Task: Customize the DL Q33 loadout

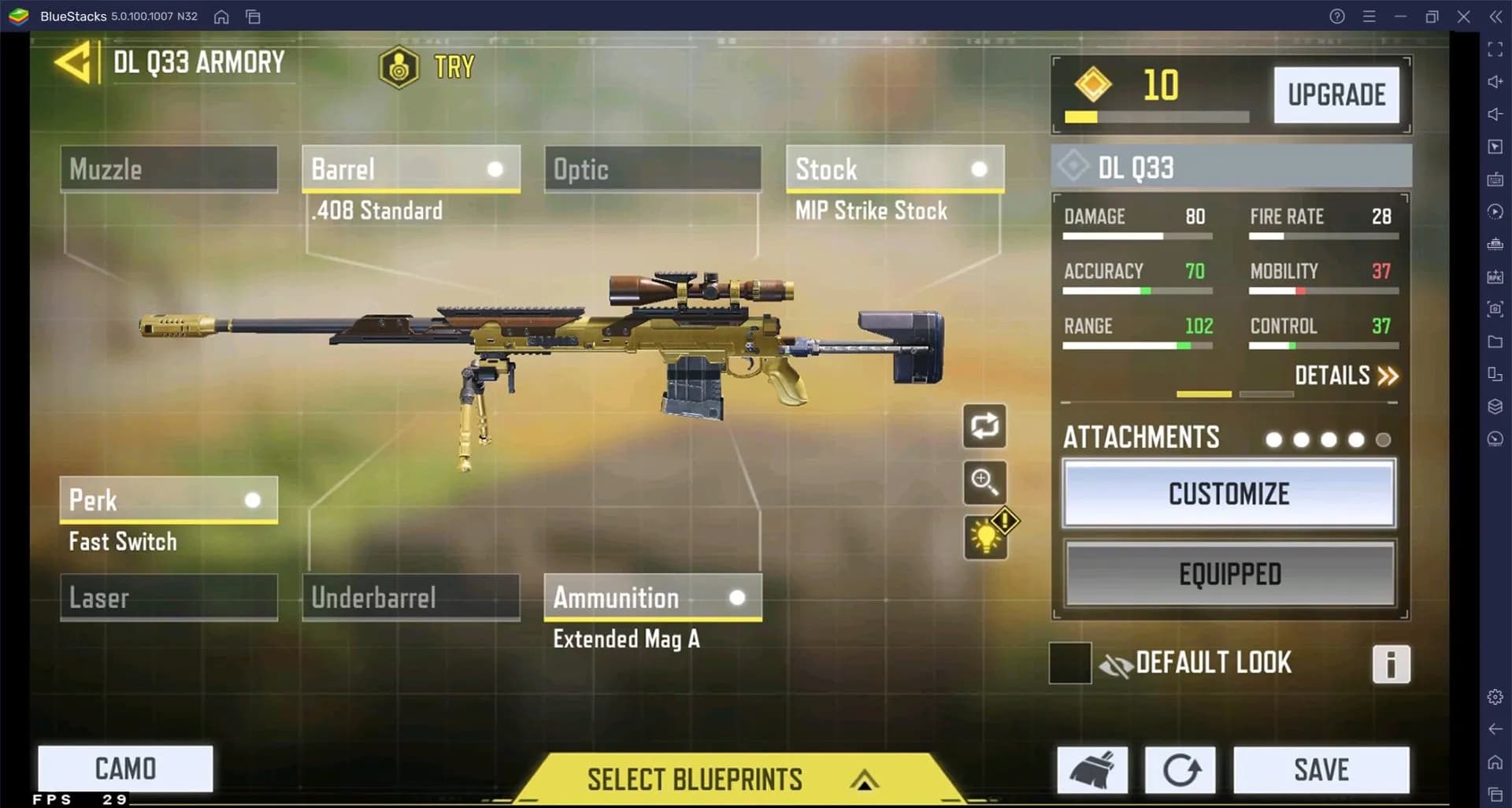Action: tap(1228, 494)
